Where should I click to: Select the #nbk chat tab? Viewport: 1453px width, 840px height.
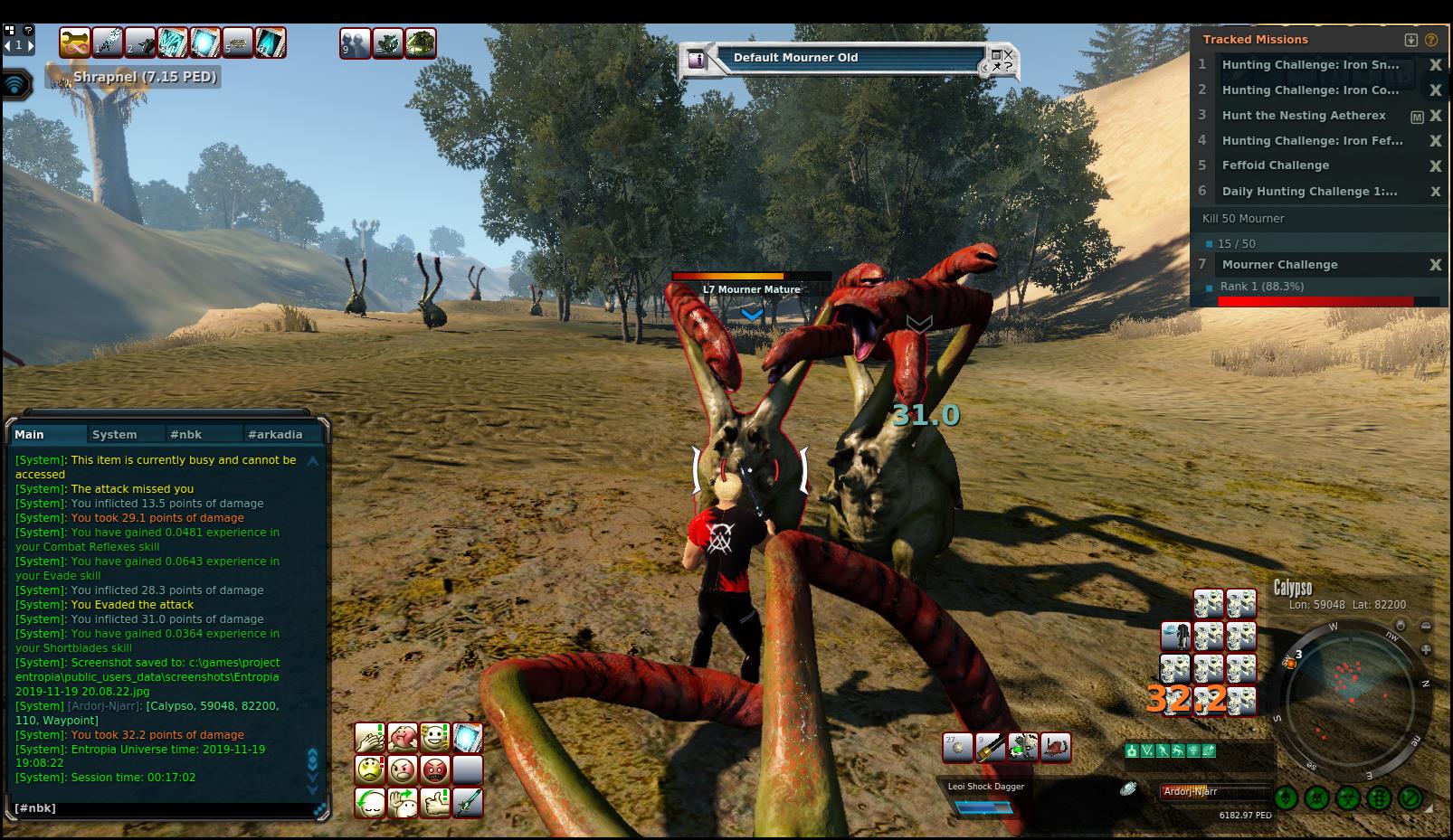point(186,435)
